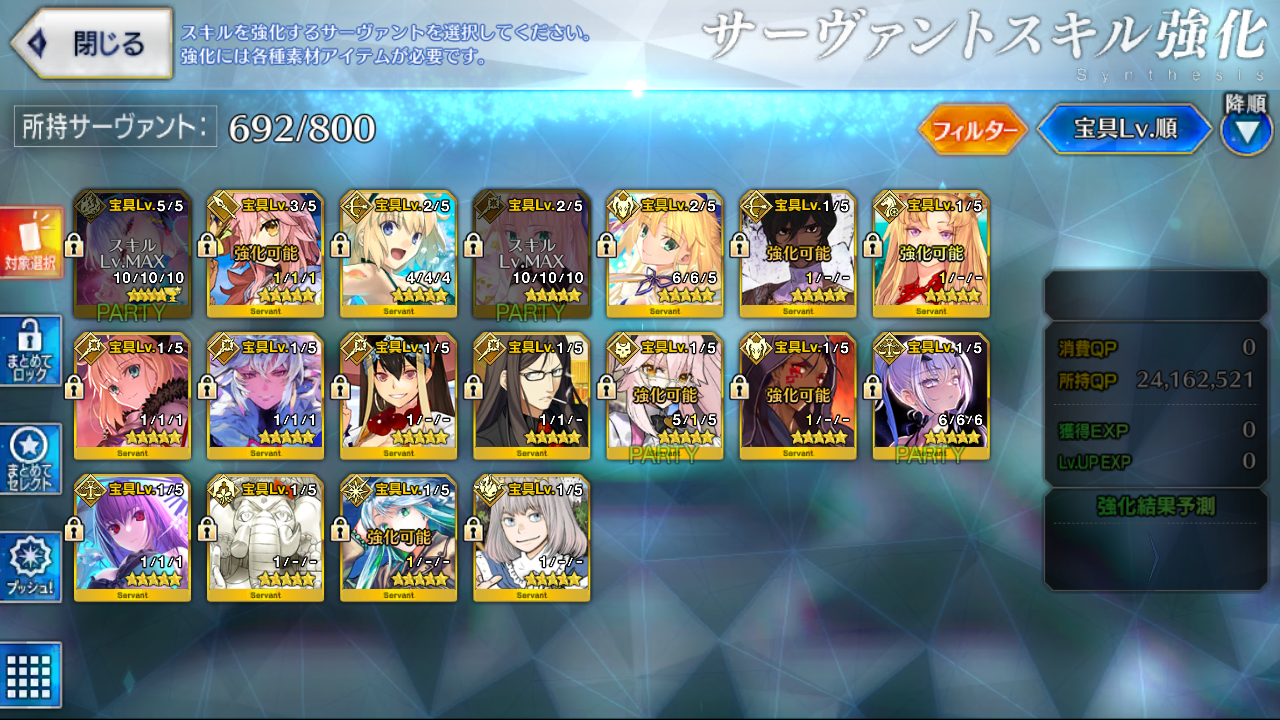Viewport: 1280px width, 720px height.
Task: Select the servant card with NP Lv. 5/5
Action: coord(133,254)
